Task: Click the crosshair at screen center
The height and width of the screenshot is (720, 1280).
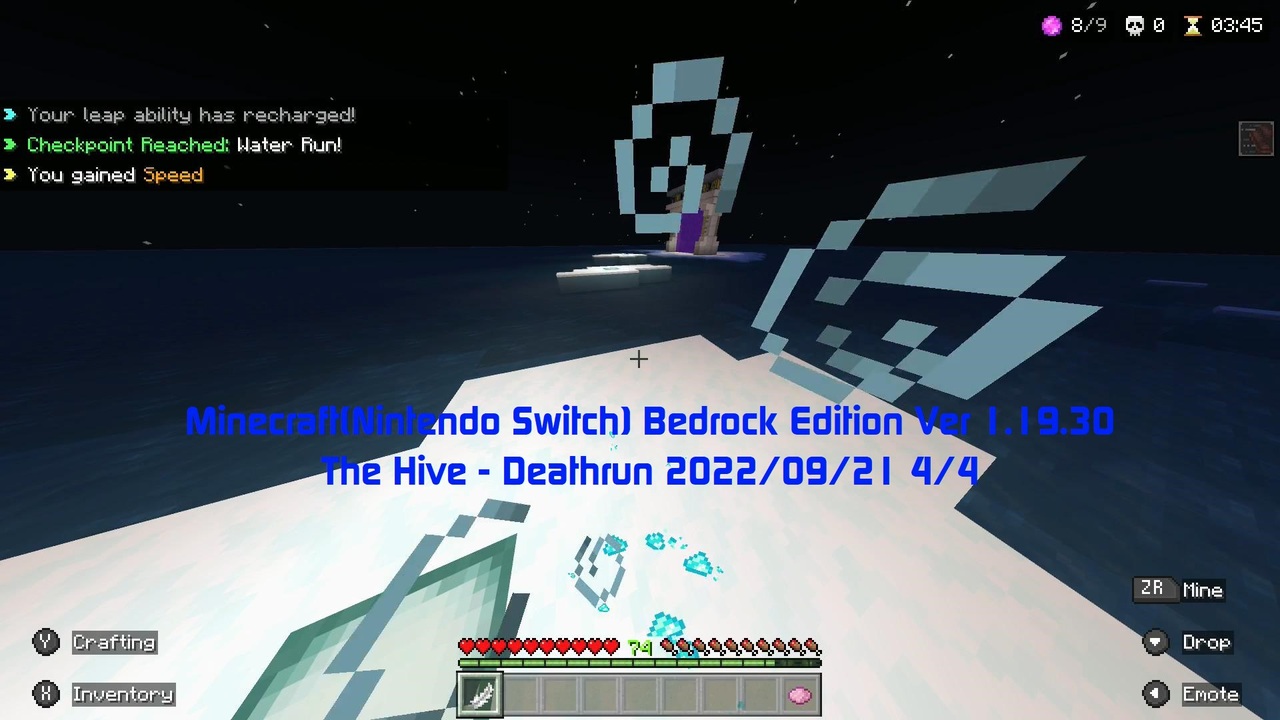Action: click(x=639, y=359)
